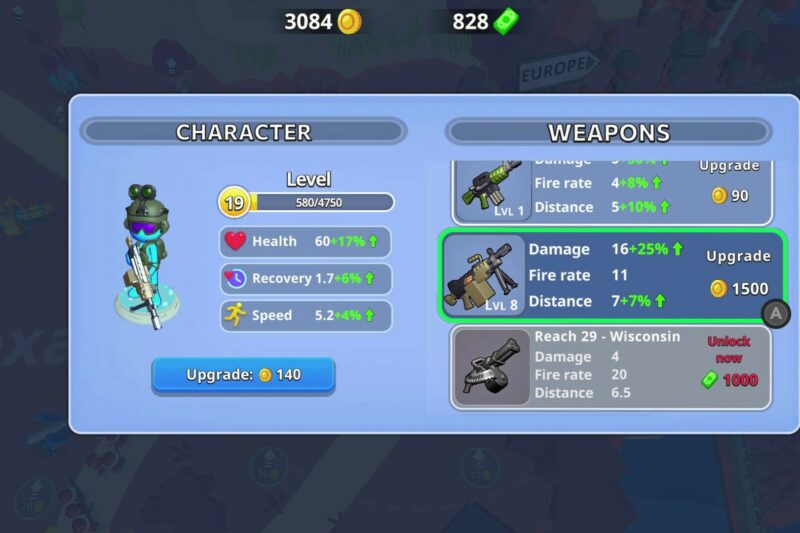Upgrade the level 8 machine gun for 1500

point(738,275)
